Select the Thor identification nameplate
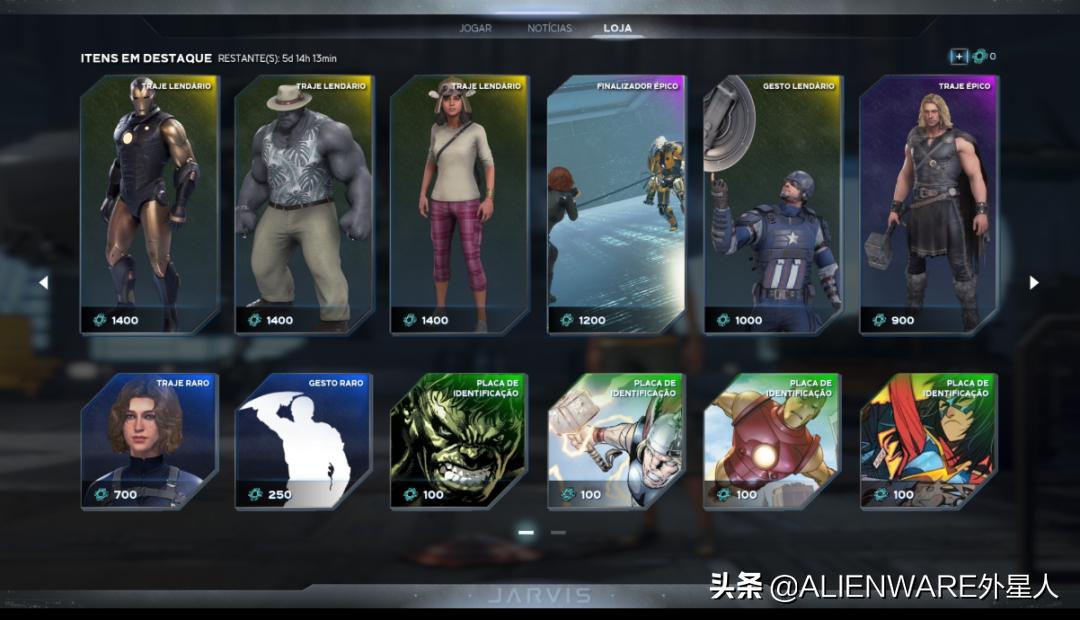1080x620 pixels. coord(616,441)
